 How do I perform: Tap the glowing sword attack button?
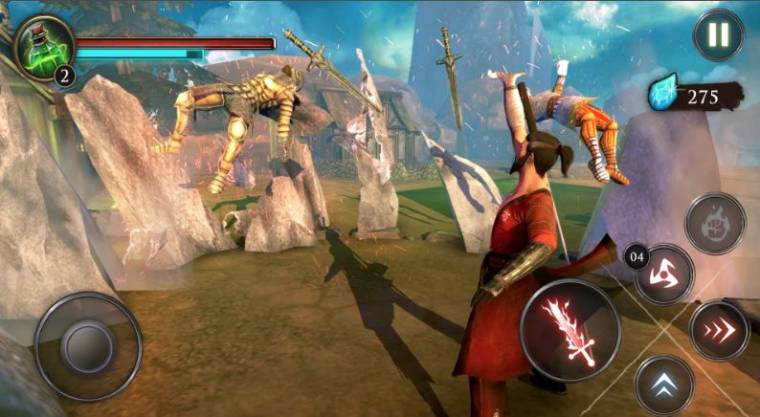tap(570, 329)
